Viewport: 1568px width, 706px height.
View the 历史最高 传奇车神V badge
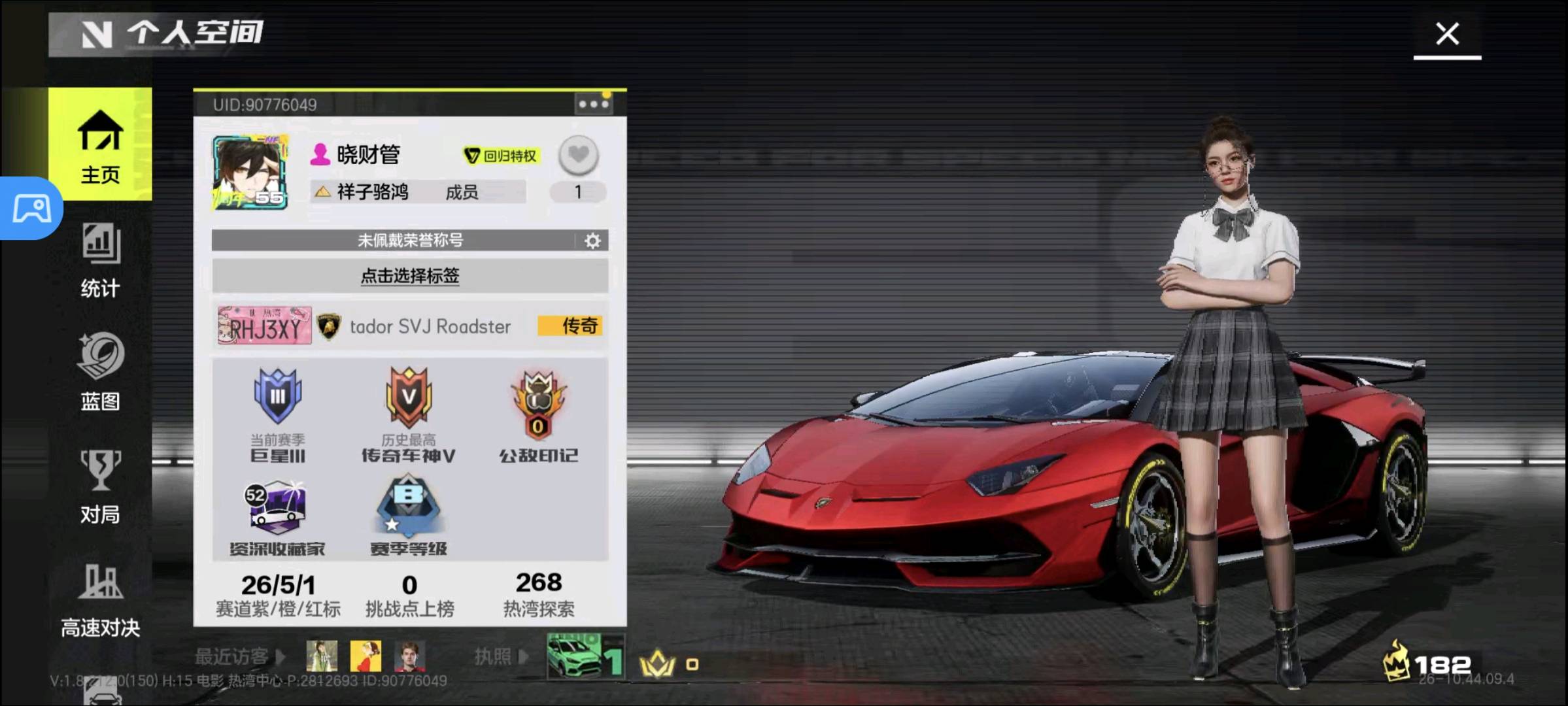(409, 413)
